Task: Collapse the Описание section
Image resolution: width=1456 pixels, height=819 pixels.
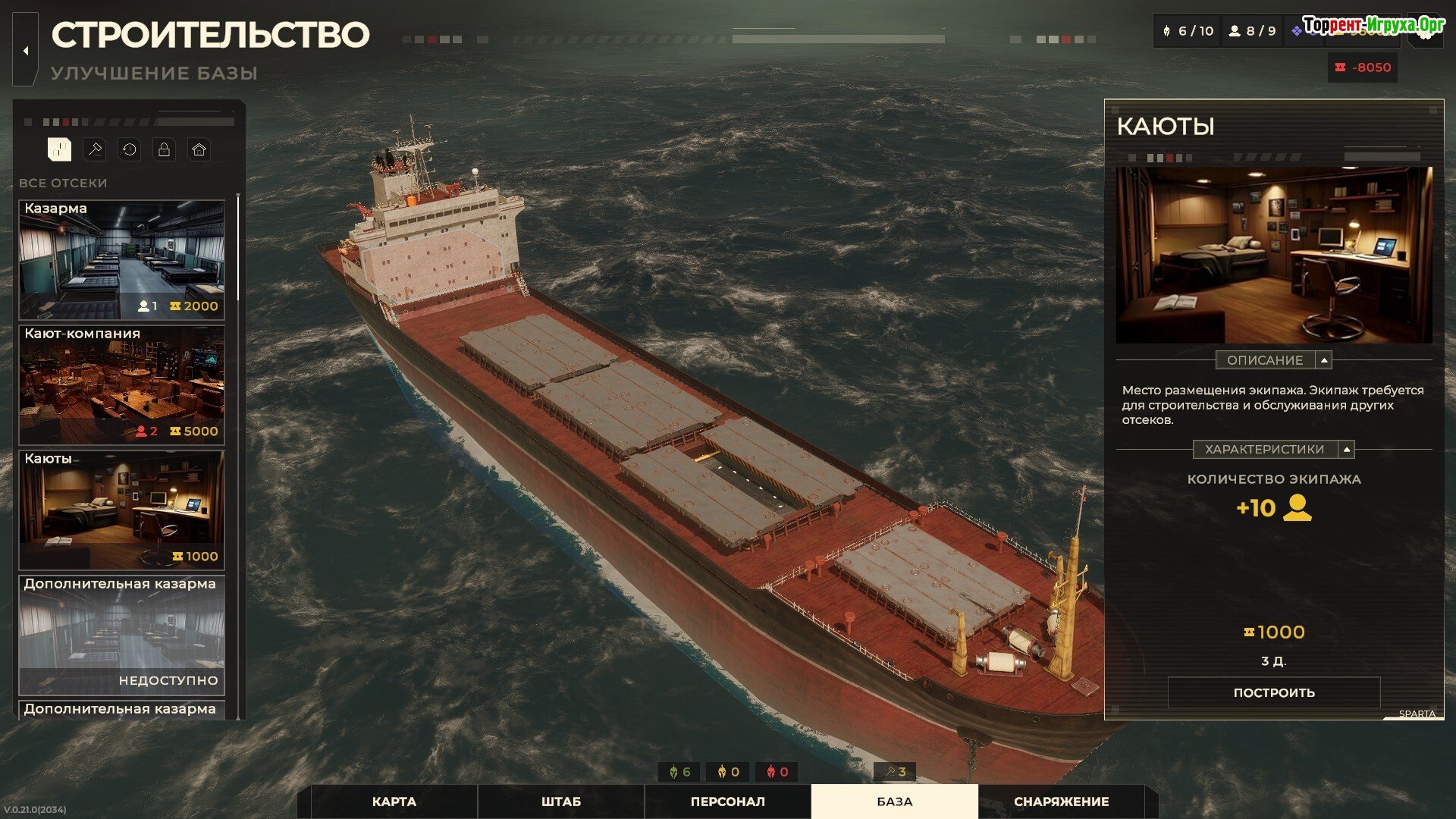Action: pyautogui.click(x=1324, y=360)
